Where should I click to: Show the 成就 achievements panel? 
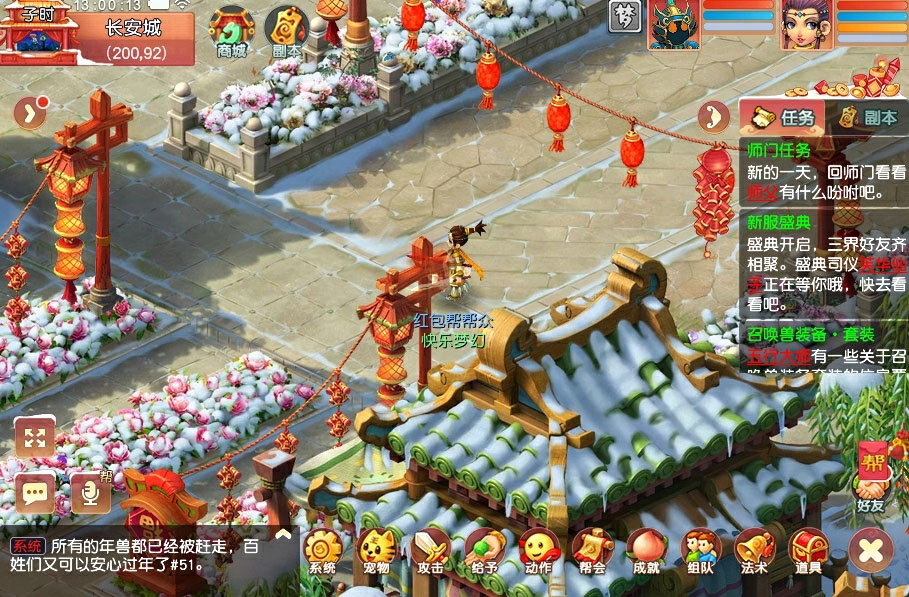click(646, 551)
